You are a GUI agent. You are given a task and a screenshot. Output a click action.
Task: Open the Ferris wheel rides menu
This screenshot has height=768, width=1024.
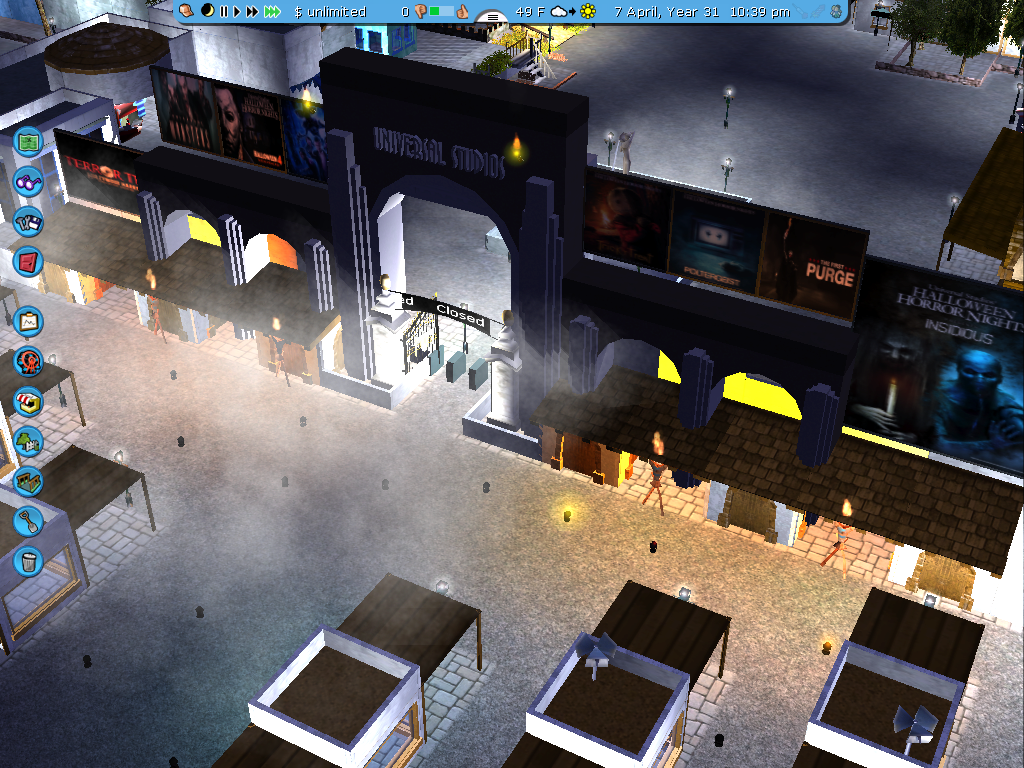(28, 361)
